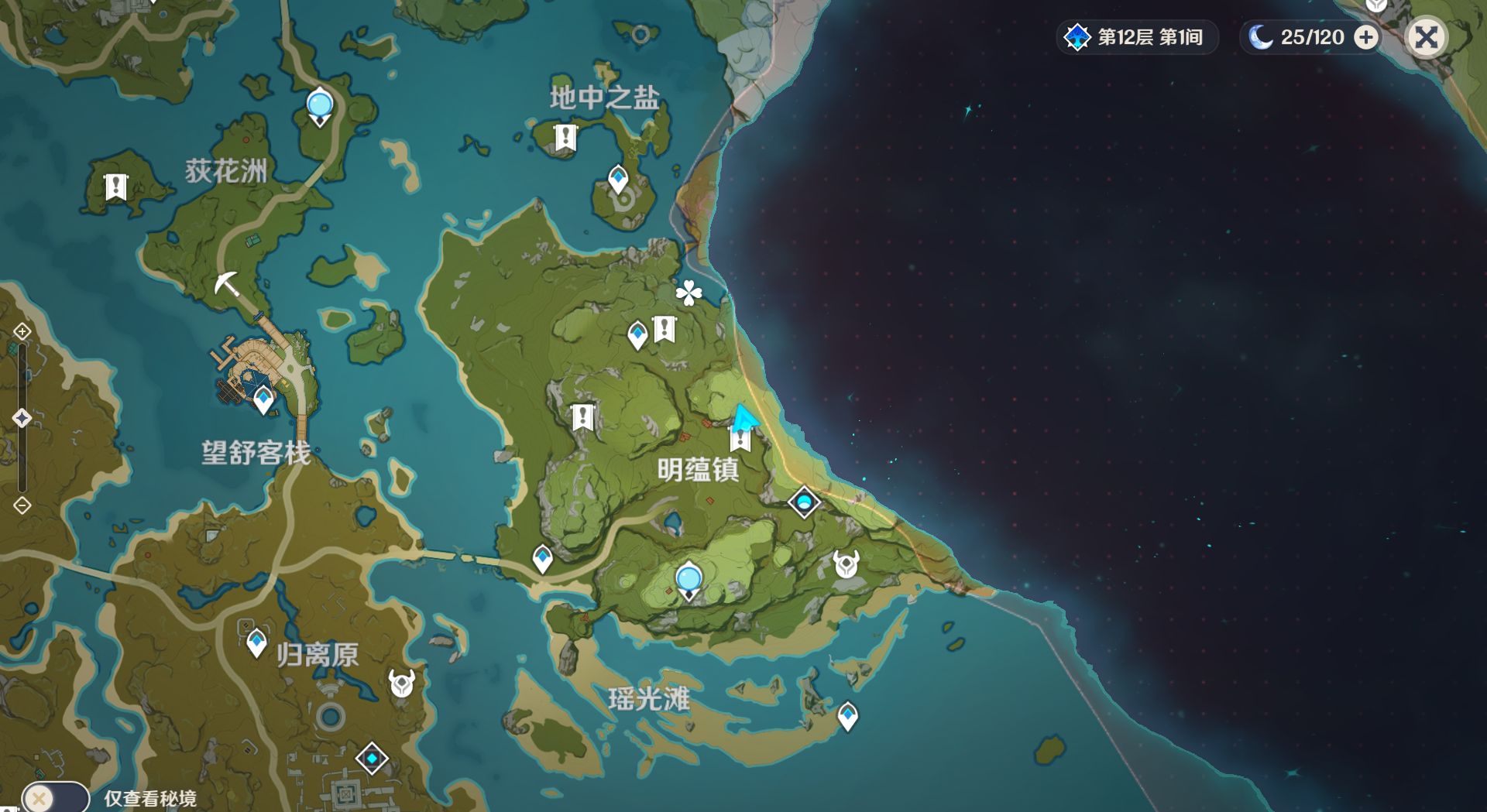Select the domain marker east of 明蕴镇
Viewport: 1487px width, 812px height.
pyautogui.click(x=804, y=502)
